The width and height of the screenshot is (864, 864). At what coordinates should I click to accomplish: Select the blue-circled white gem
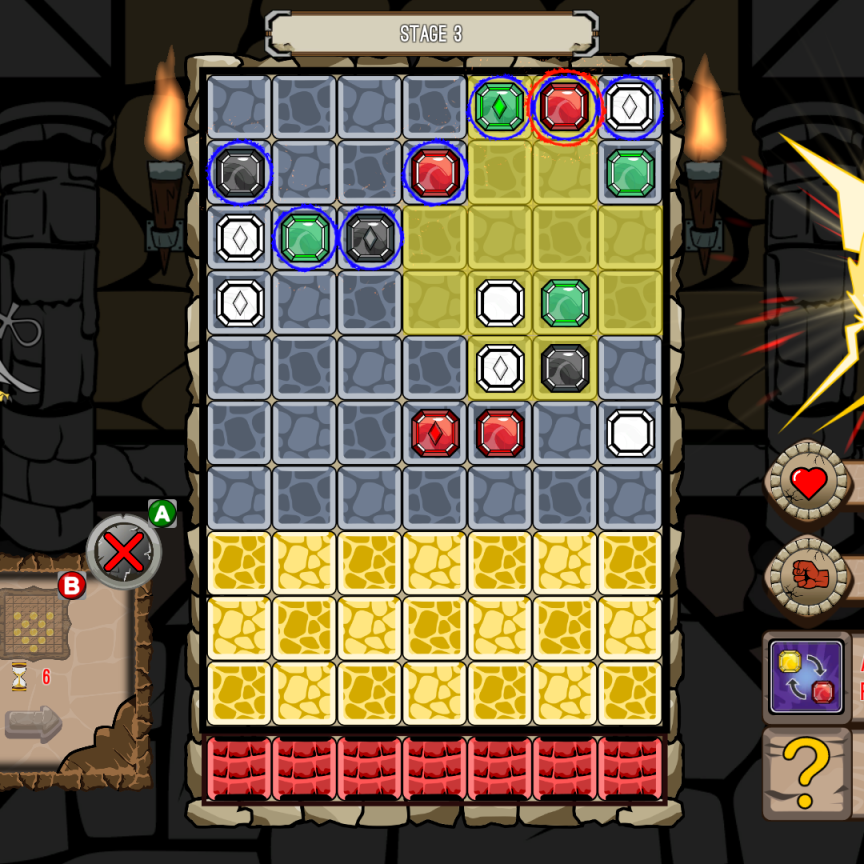(630, 107)
